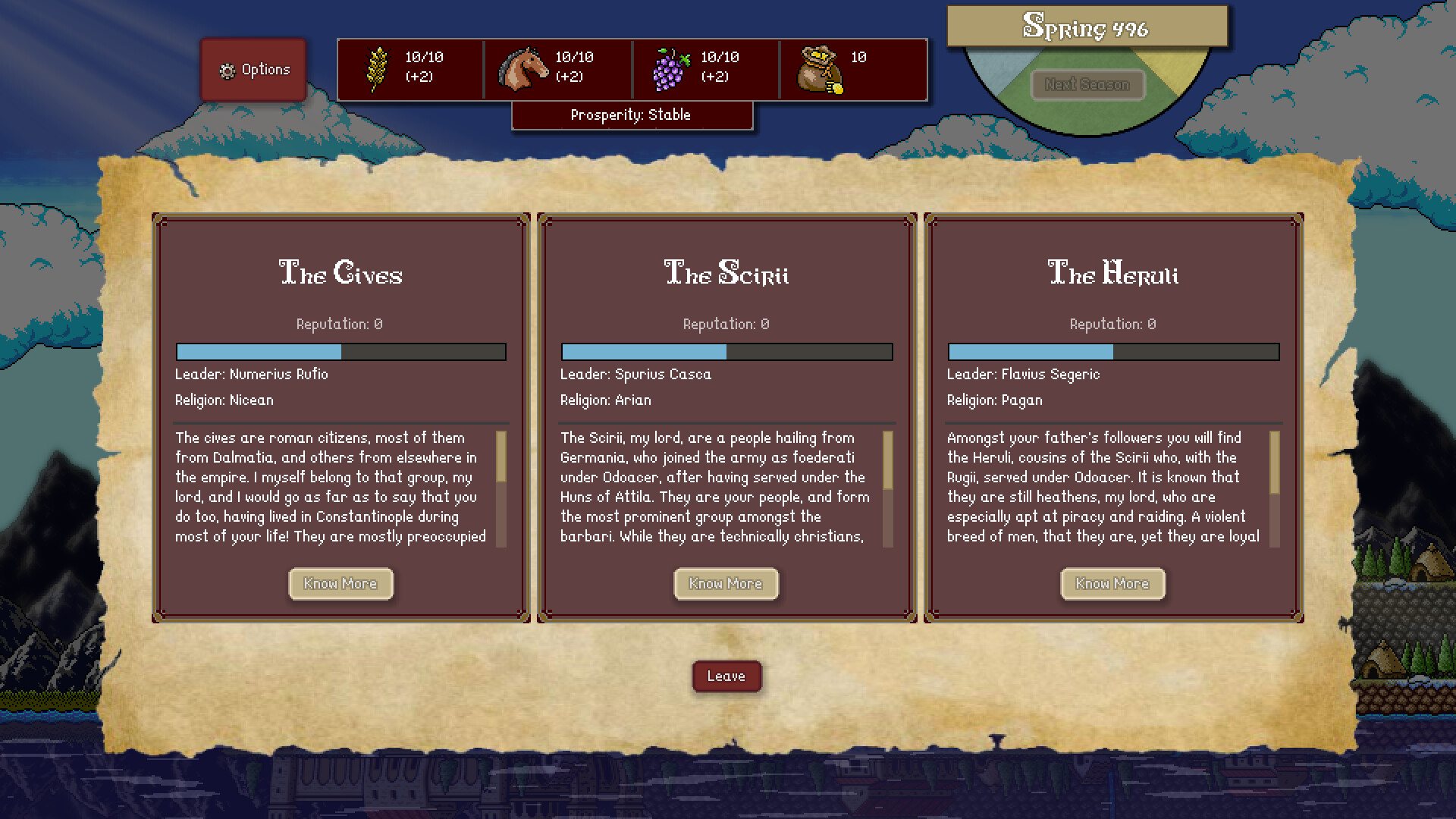Click The Heruli reputation bar
1456x819 pixels.
click(1112, 351)
